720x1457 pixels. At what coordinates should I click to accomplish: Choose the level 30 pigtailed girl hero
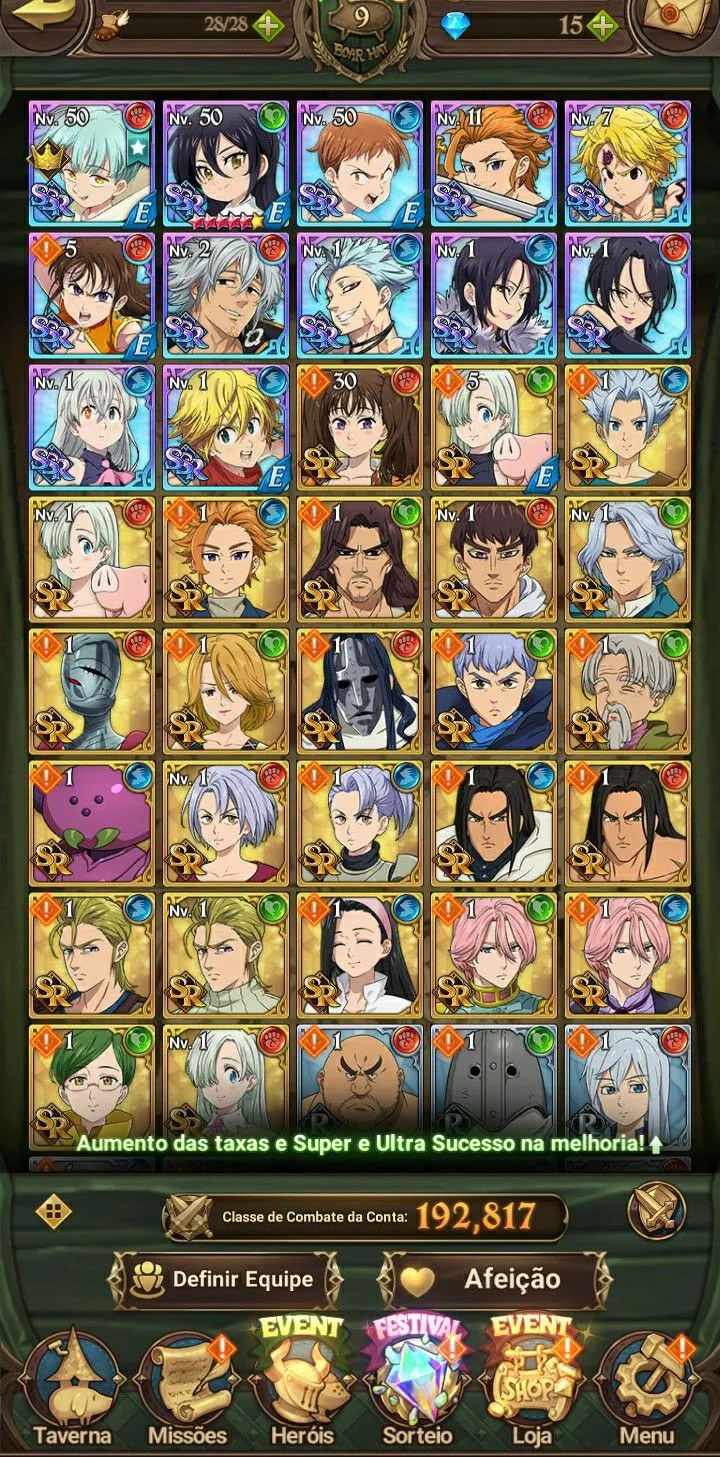359,425
